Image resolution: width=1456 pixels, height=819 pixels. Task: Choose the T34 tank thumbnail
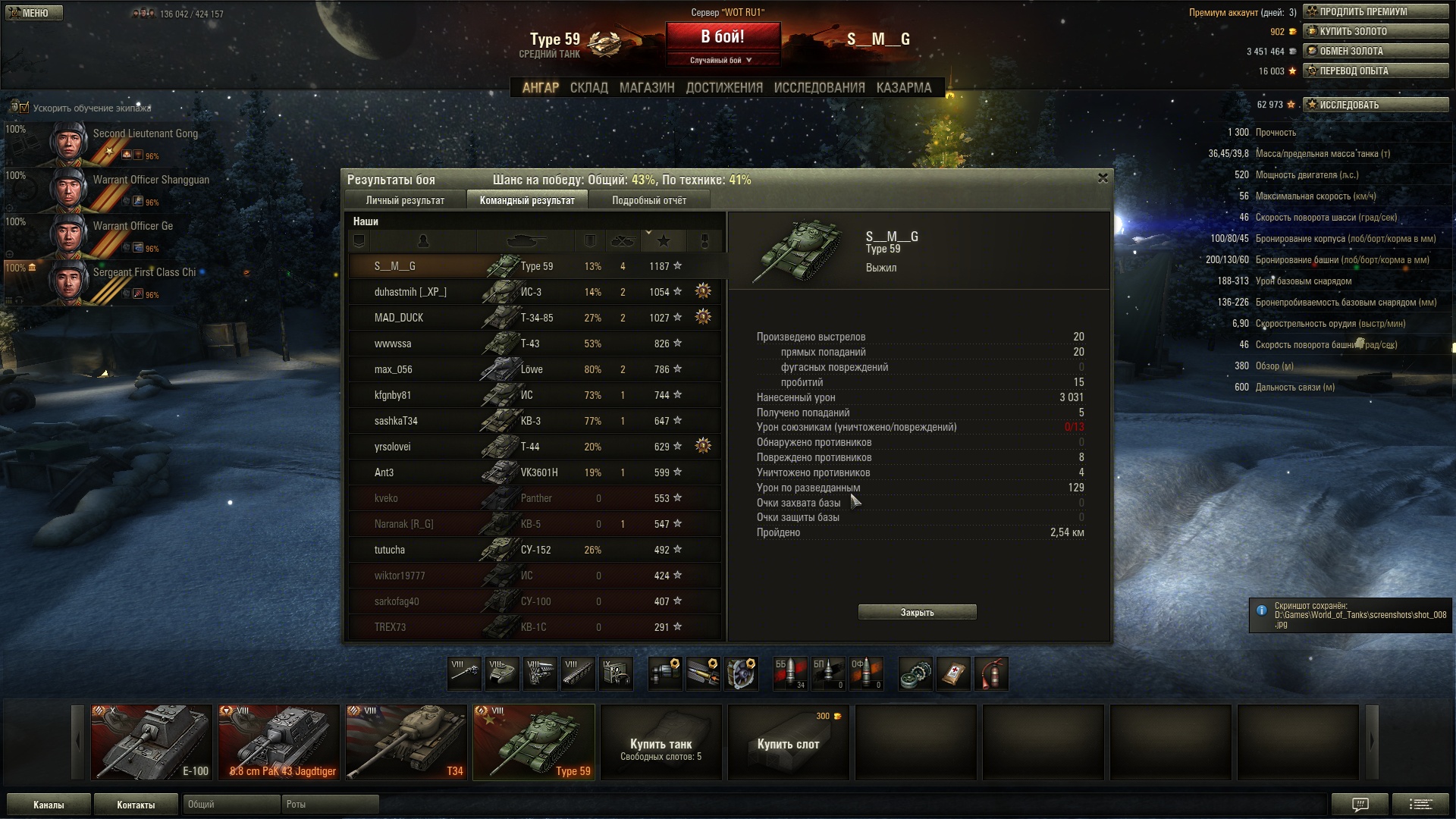coord(406,742)
